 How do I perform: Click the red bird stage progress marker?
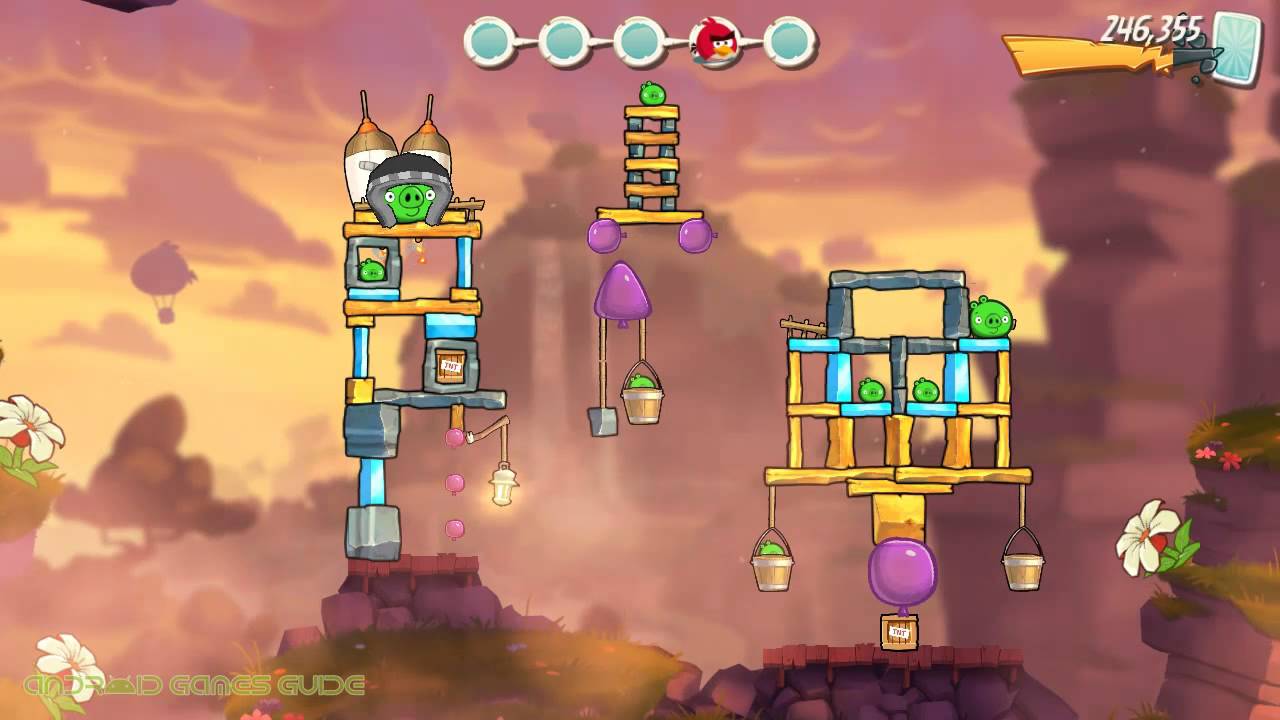[x=716, y=42]
